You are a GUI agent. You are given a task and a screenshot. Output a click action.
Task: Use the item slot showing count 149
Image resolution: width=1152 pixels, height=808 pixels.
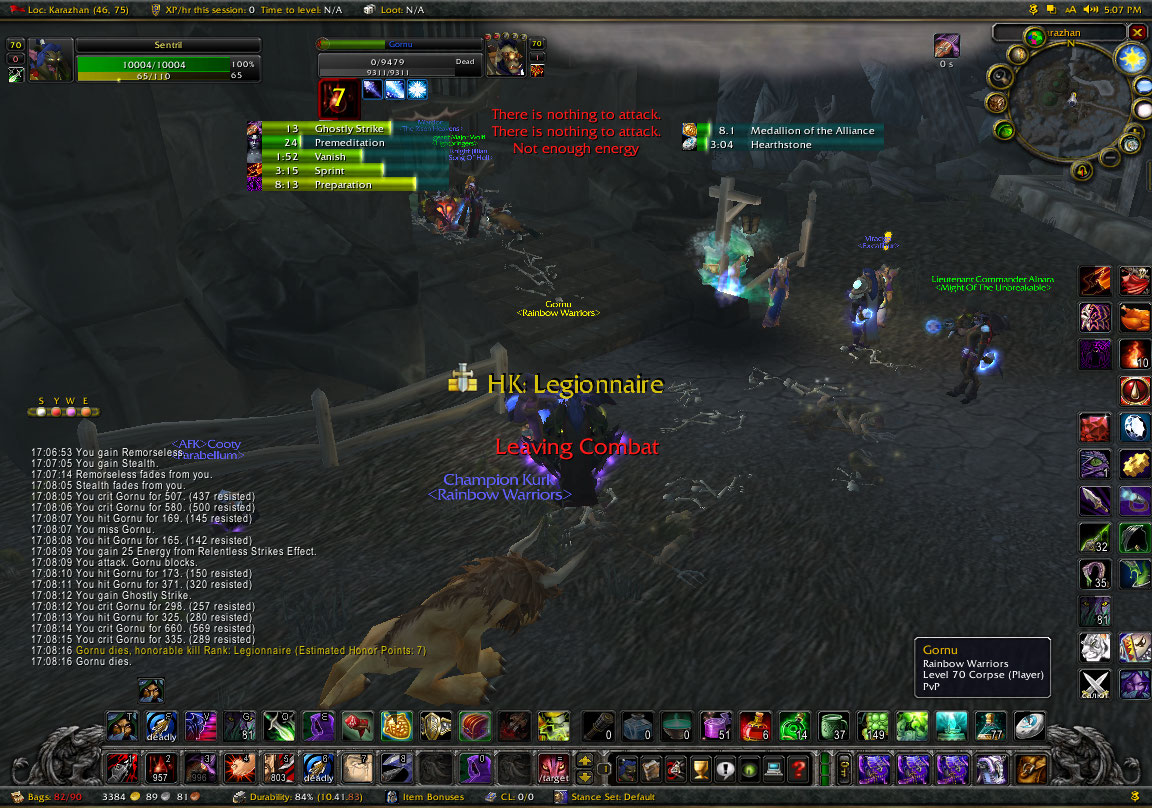pyautogui.click(x=874, y=725)
